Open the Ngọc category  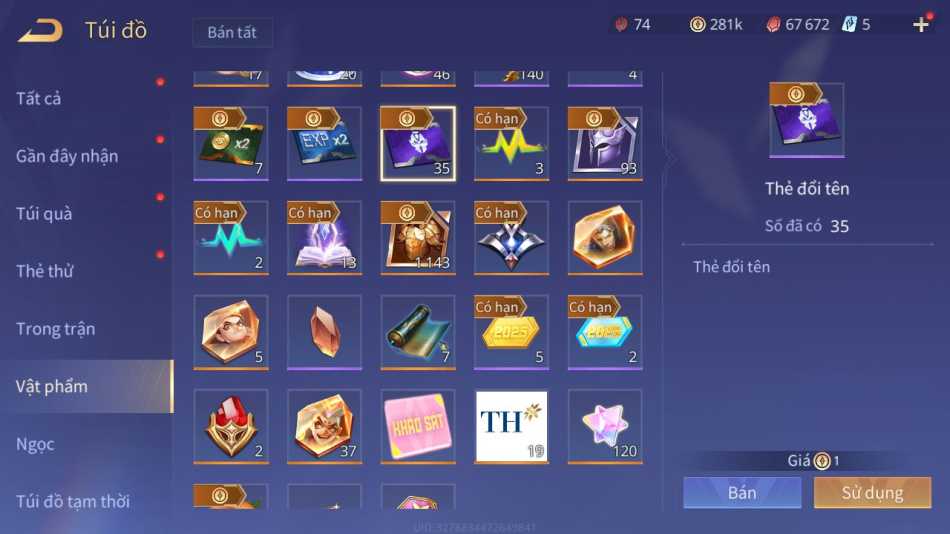(35, 444)
